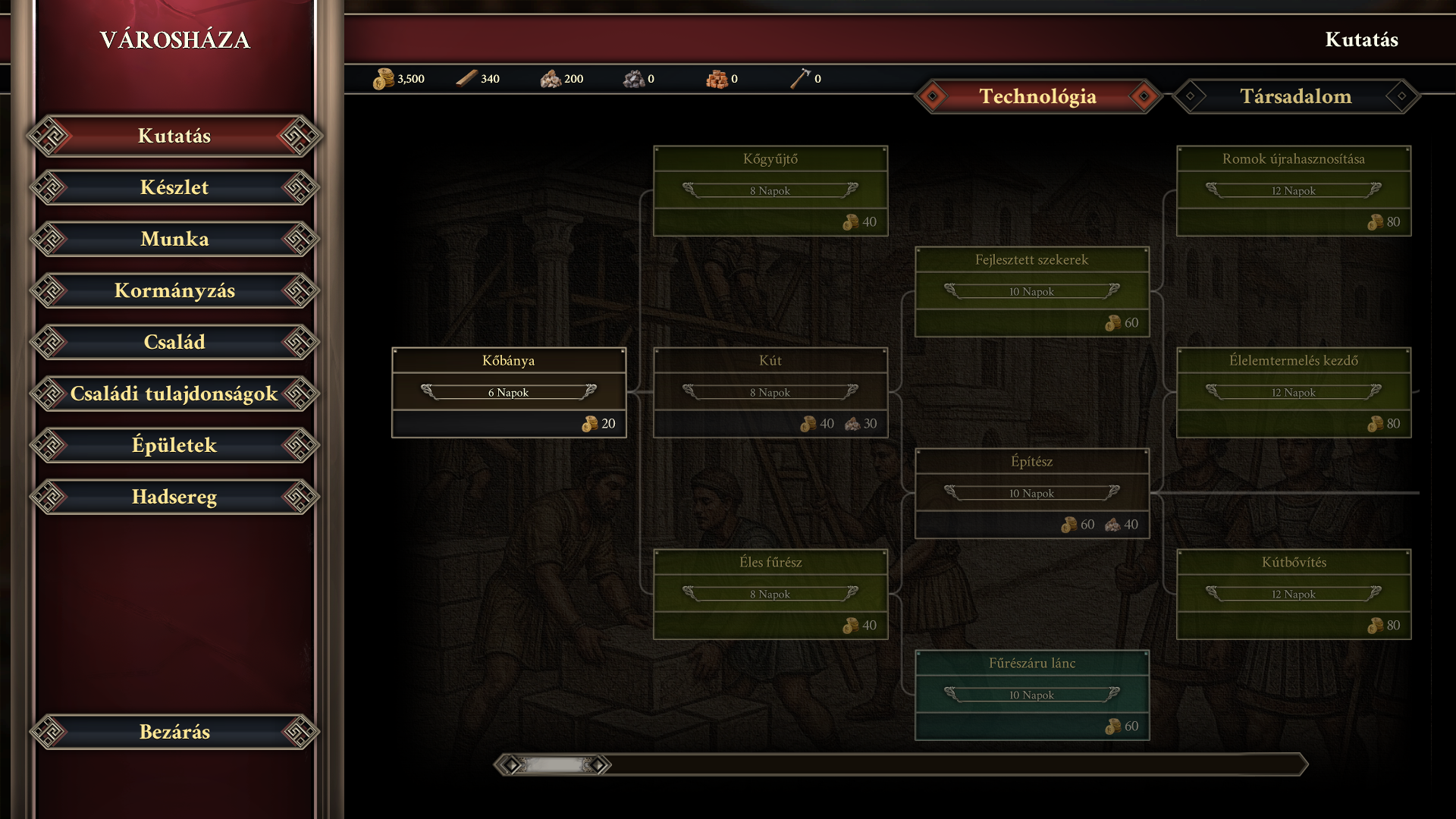Screen dimensions: 1456x819
Task: Select Fejlesztett szekerek research
Action: pos(1032,291)
